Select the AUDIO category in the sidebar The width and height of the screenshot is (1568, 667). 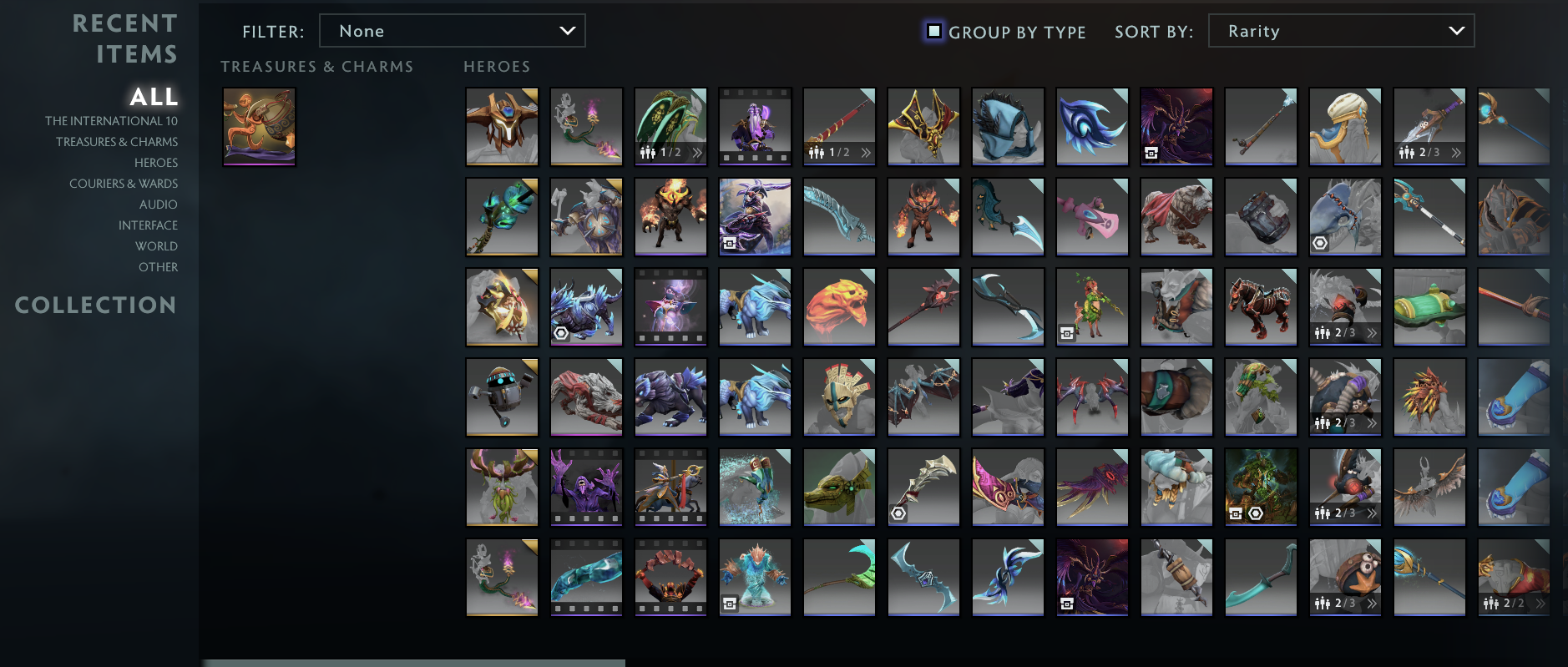[160, 204]
